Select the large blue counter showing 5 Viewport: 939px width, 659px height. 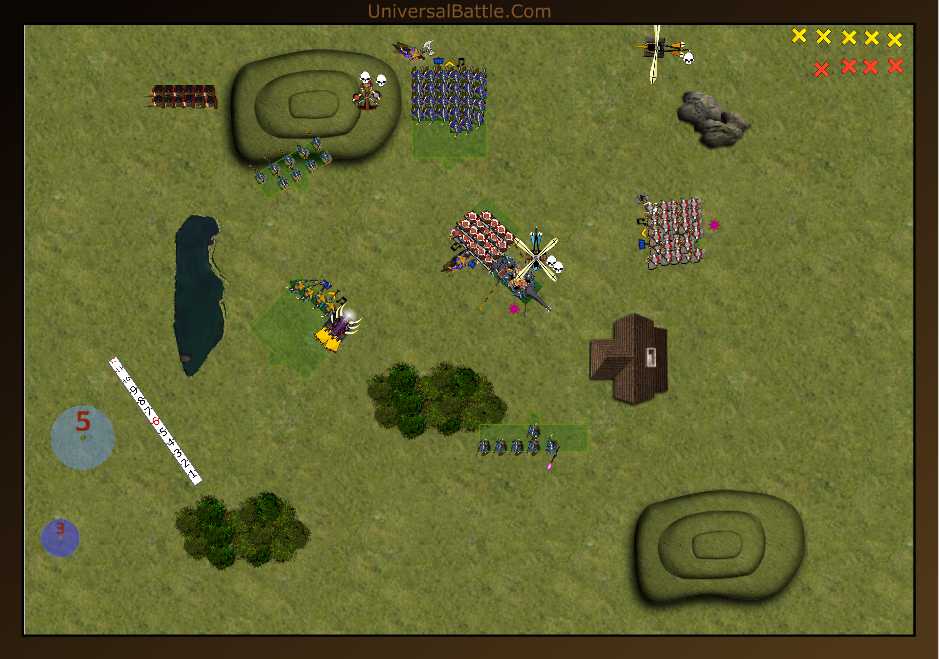83,437
